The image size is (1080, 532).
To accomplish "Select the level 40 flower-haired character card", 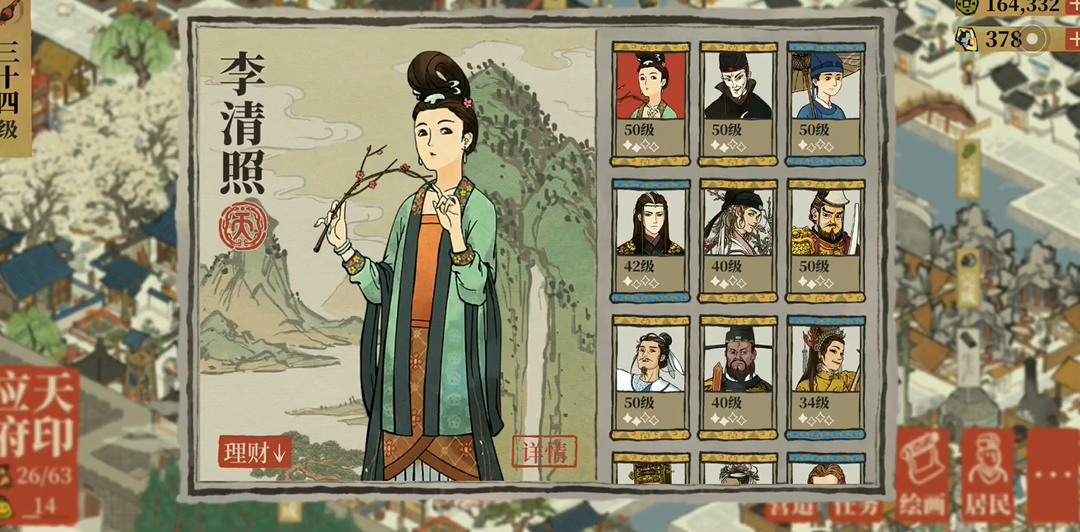I will [738, 240].
